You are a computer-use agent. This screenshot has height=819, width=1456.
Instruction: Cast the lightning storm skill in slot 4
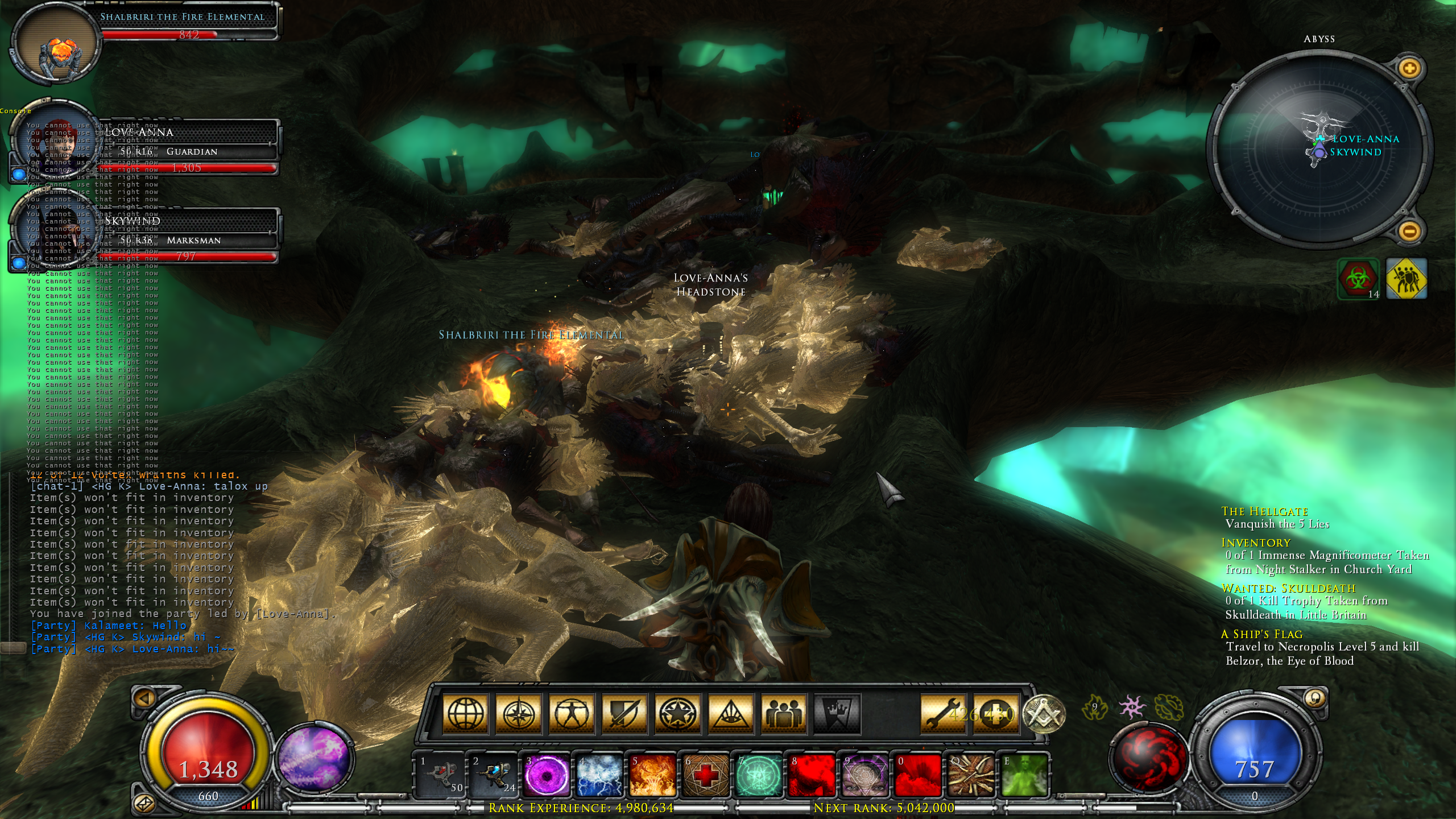599,775
